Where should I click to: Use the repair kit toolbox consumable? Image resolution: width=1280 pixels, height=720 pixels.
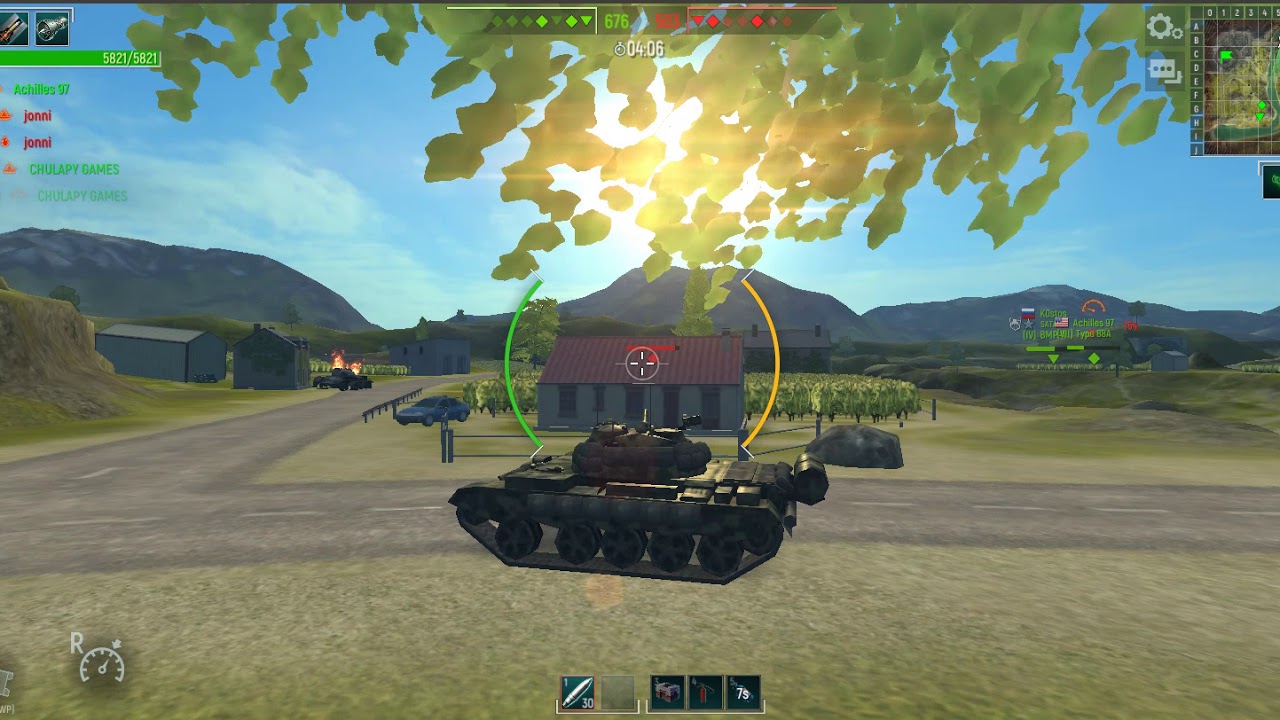coord(667,692)
